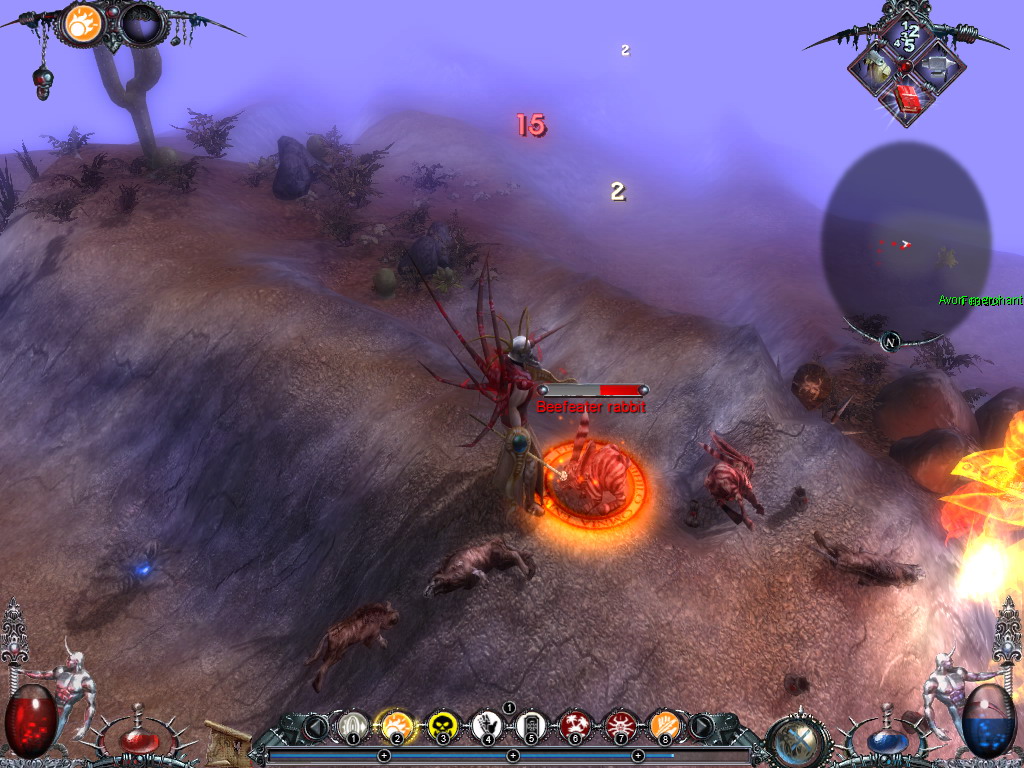Activate hotbar skill 1, the grey arch
Screen dimensions: 1024x768
pyautogui.click(x=351, y=725)
